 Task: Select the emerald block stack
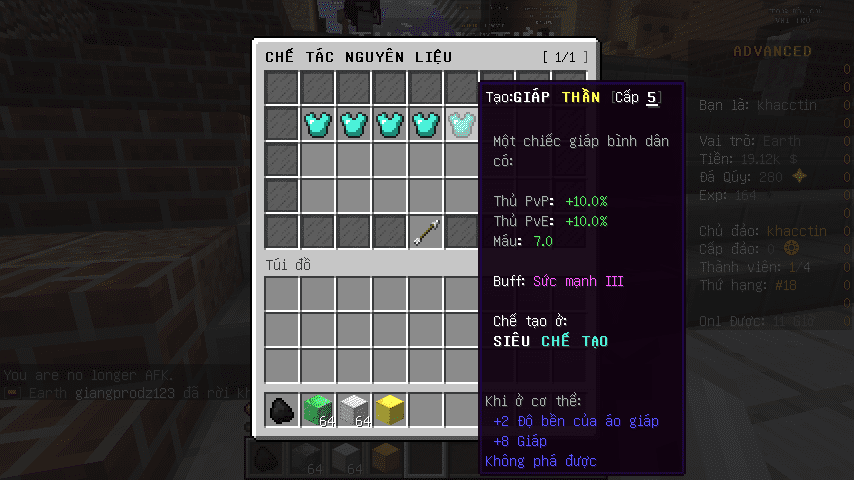[x=318, y=409]
